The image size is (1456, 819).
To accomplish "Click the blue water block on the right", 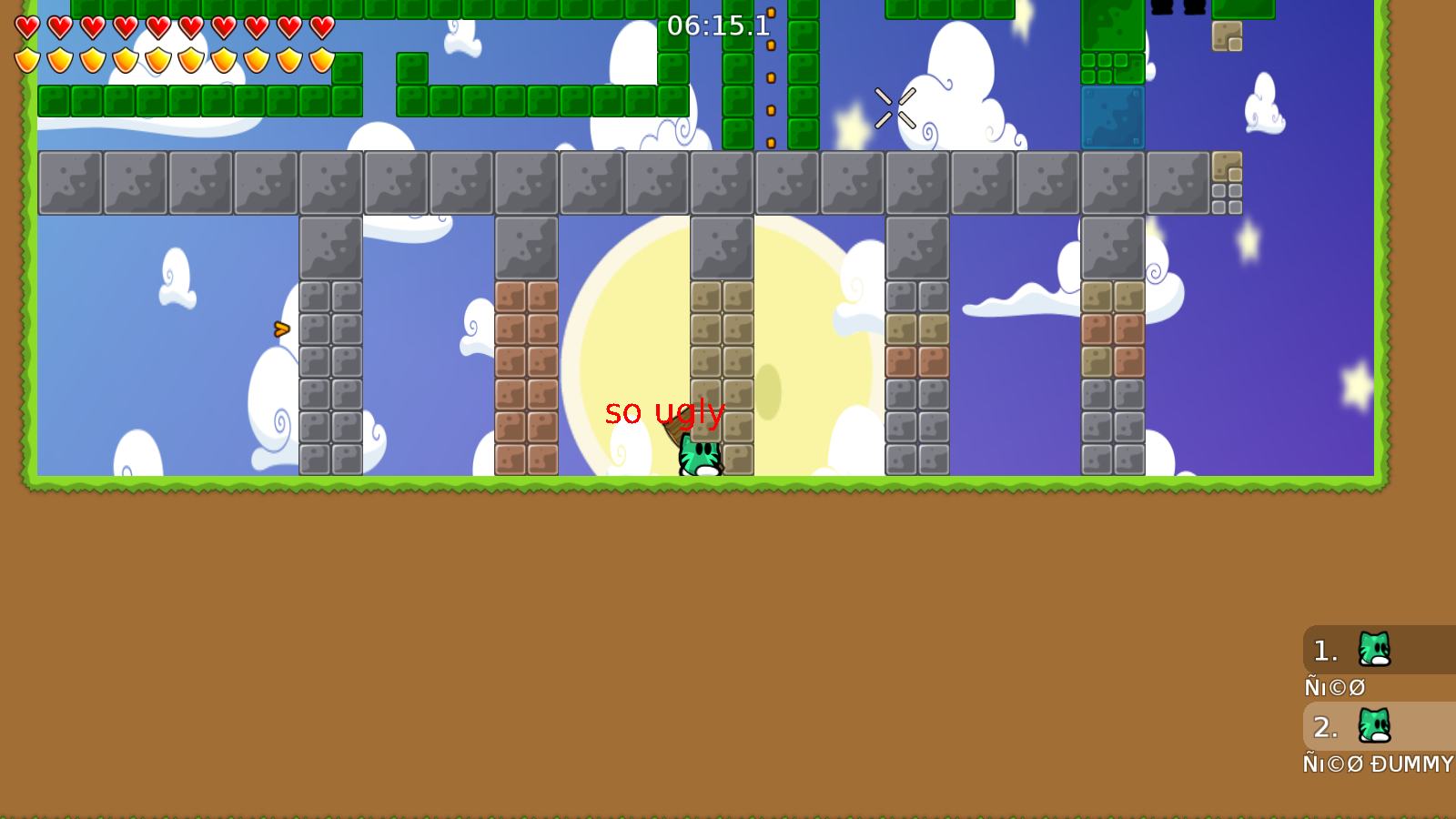I will coord(1112,118).
